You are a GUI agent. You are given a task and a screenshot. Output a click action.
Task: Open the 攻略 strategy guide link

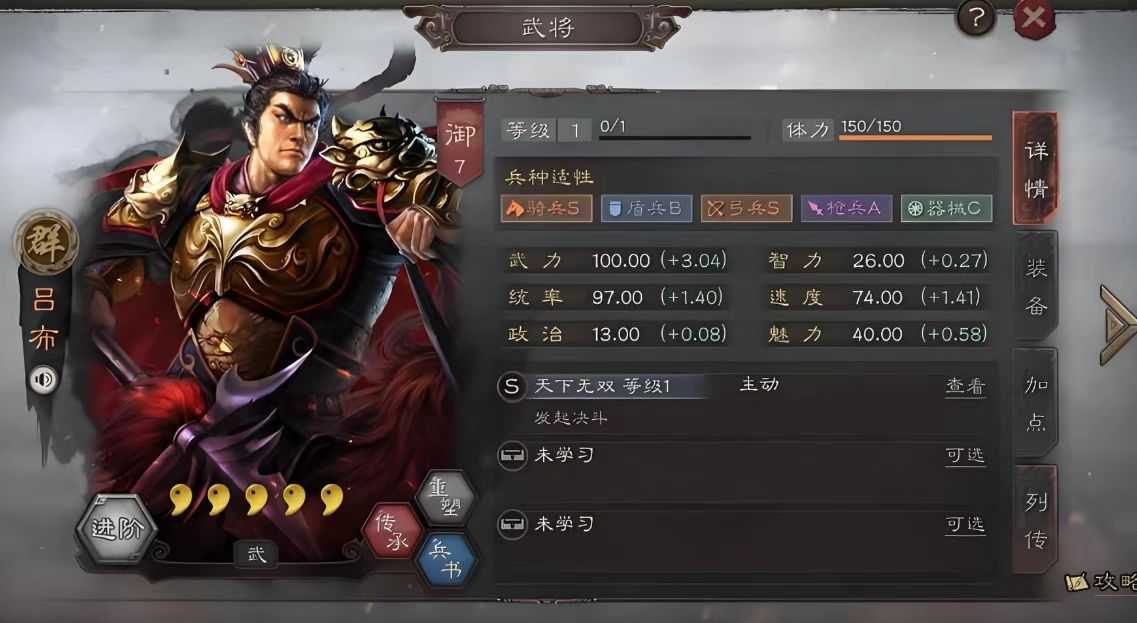coord(1102,582)
